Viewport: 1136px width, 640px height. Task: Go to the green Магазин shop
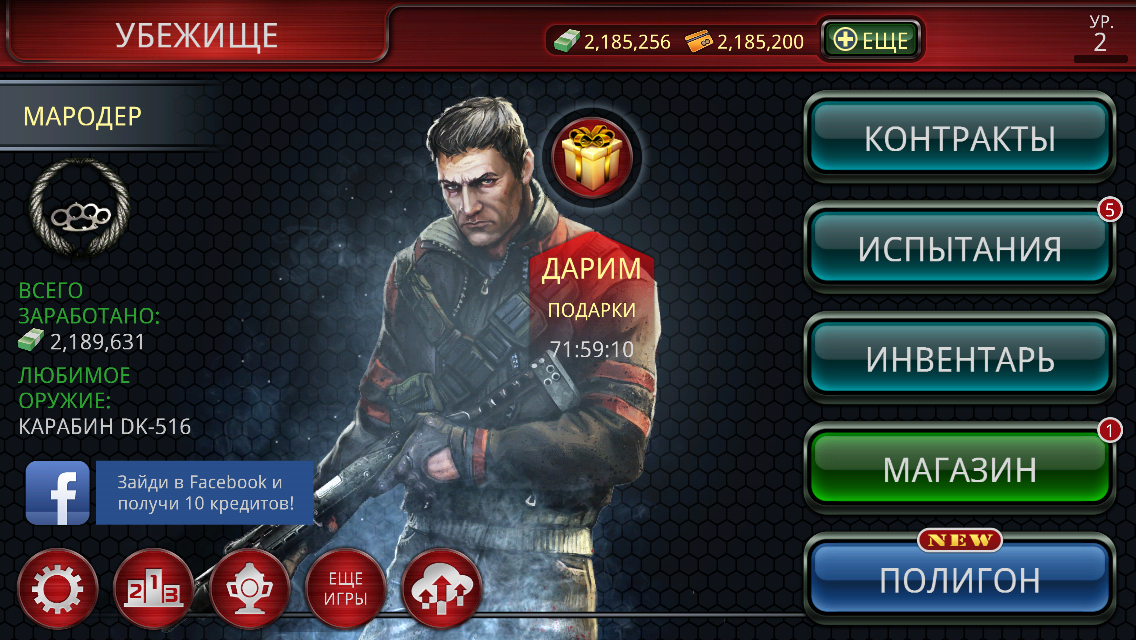[960, 469]
